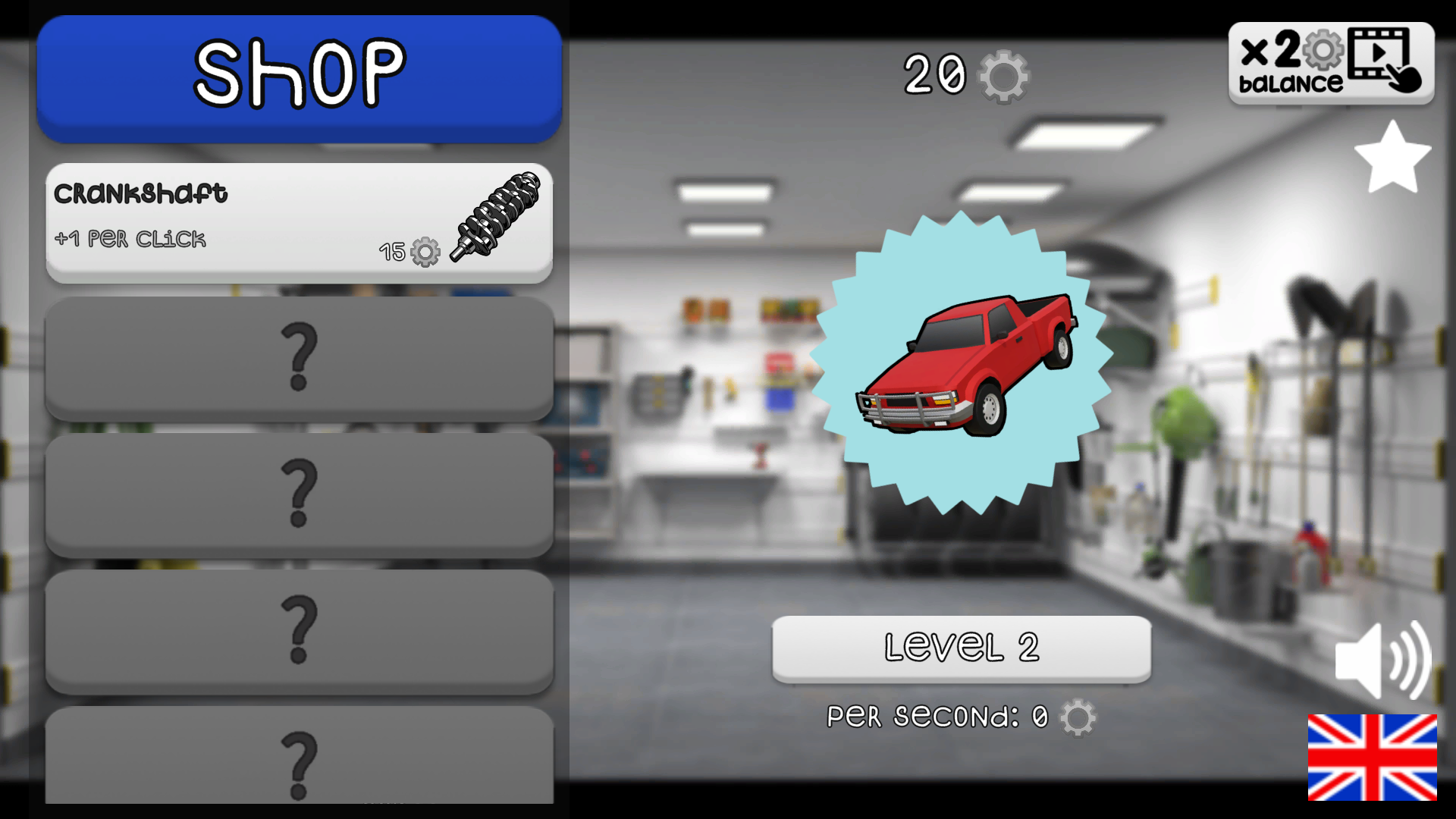The image size is (1456, 819).
Task: Reveal the first locked question mark item
Action: [x=299, y=359]
